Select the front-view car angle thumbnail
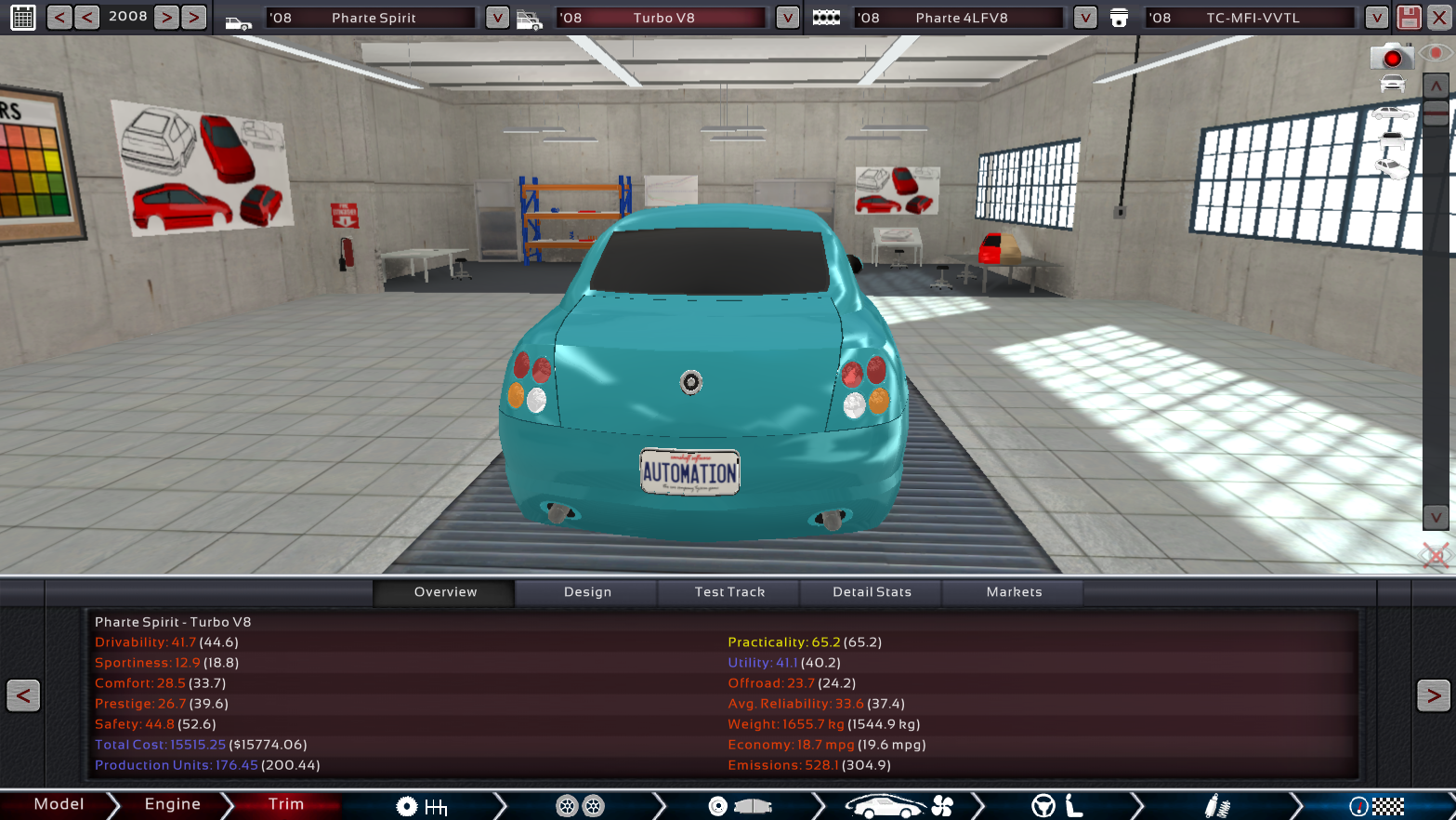 (x=1392, y=83)
